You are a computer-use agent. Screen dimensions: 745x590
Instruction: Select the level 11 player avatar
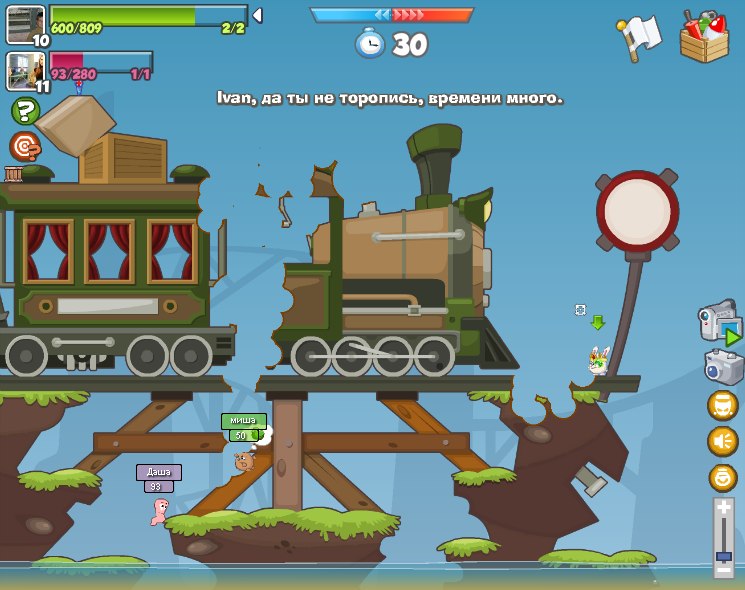tap(26, 70)
